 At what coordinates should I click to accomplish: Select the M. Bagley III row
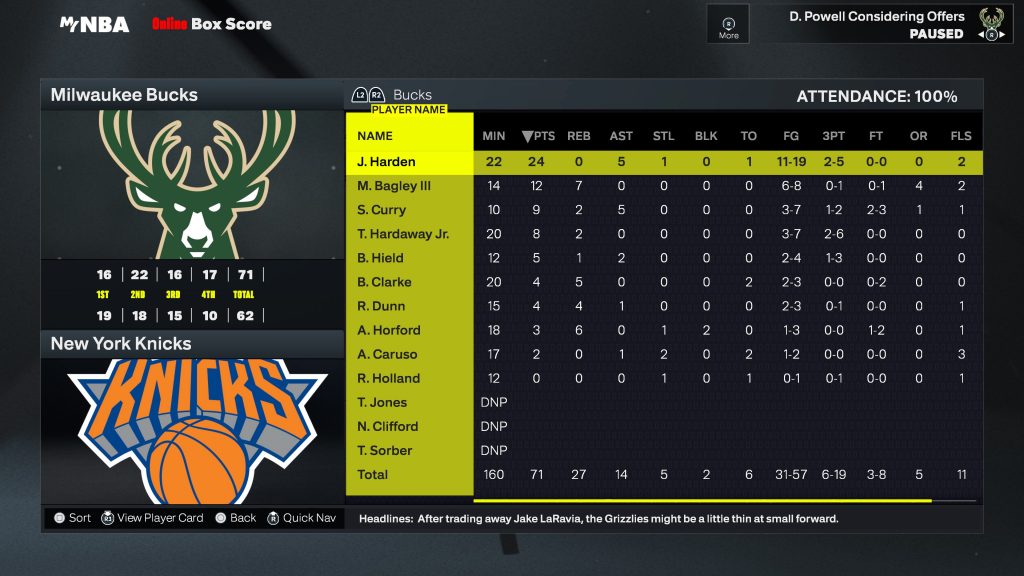[394, 186]
